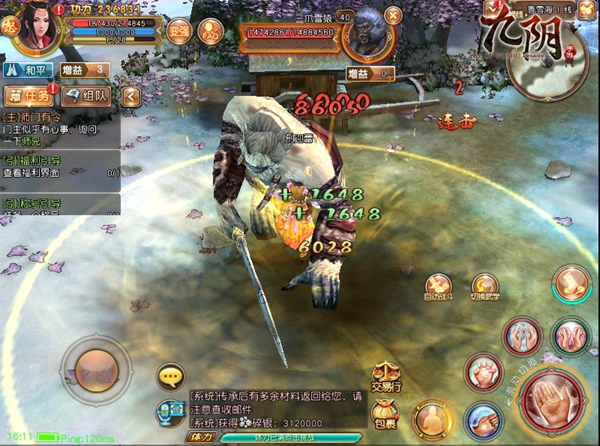Open the 包裹 bag inventory
This screenshot has height=446, width=600.
point(383,412)
